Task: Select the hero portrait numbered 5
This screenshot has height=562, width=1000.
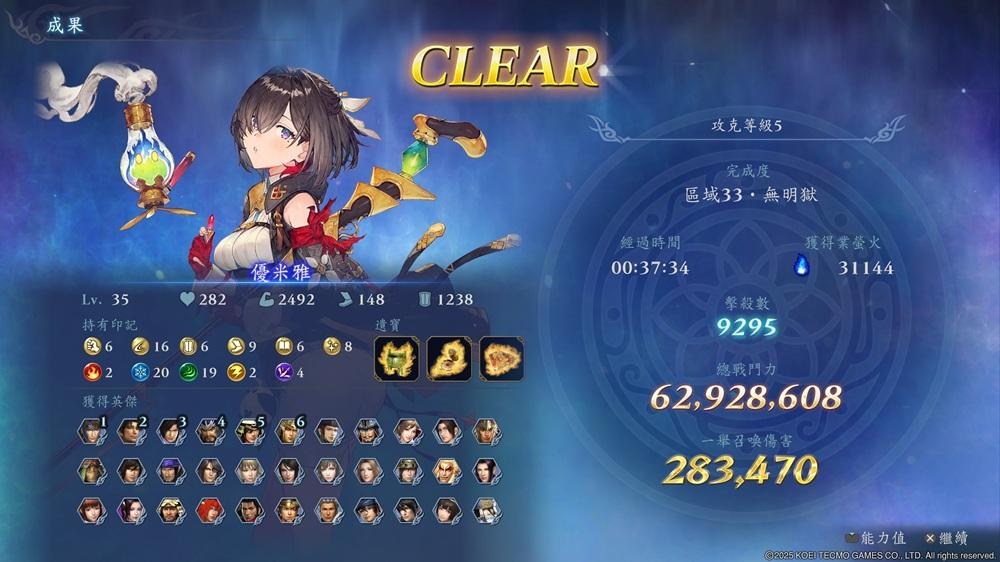Action: (248, 431)
